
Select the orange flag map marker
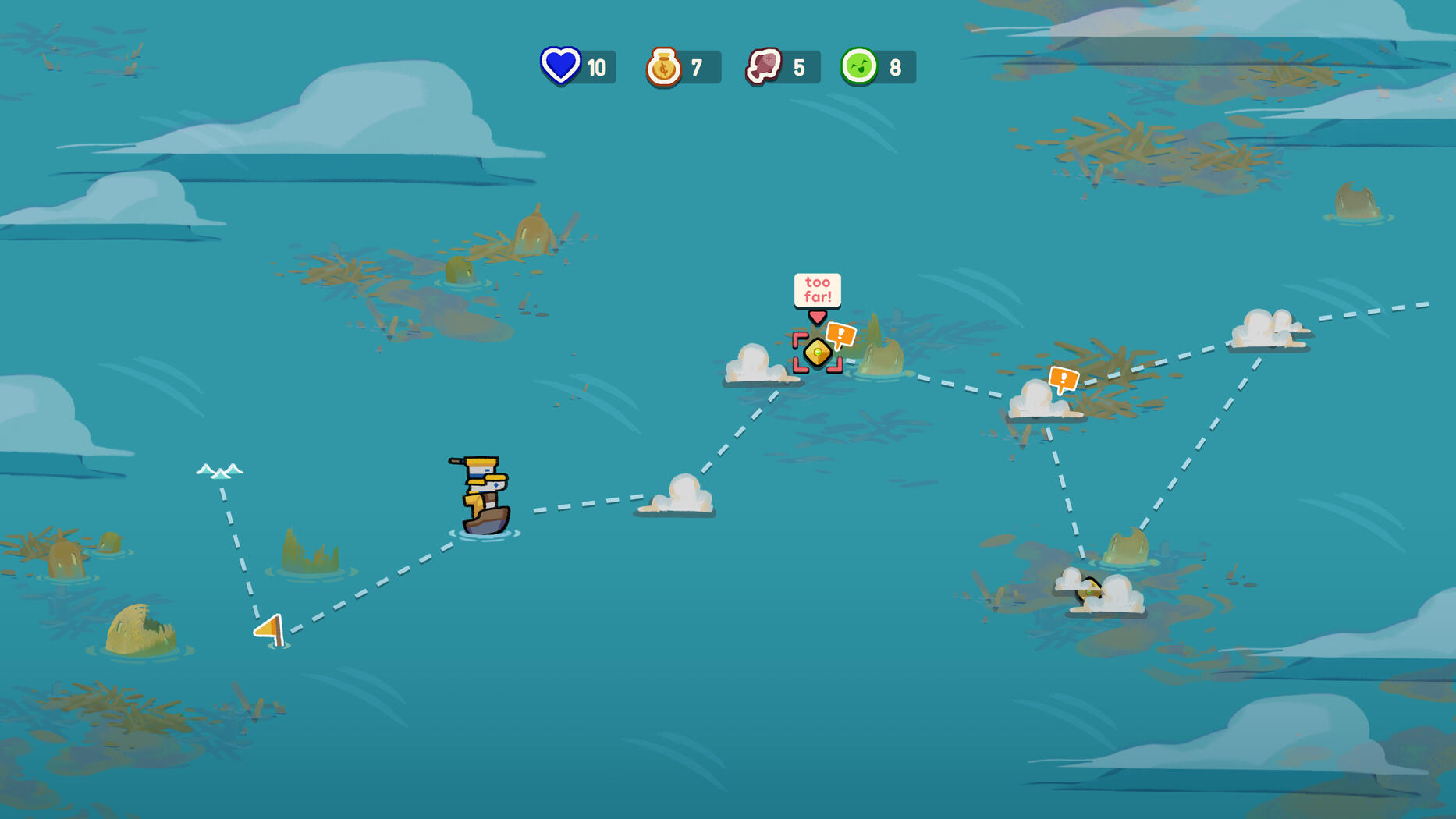tap(271, 629)
